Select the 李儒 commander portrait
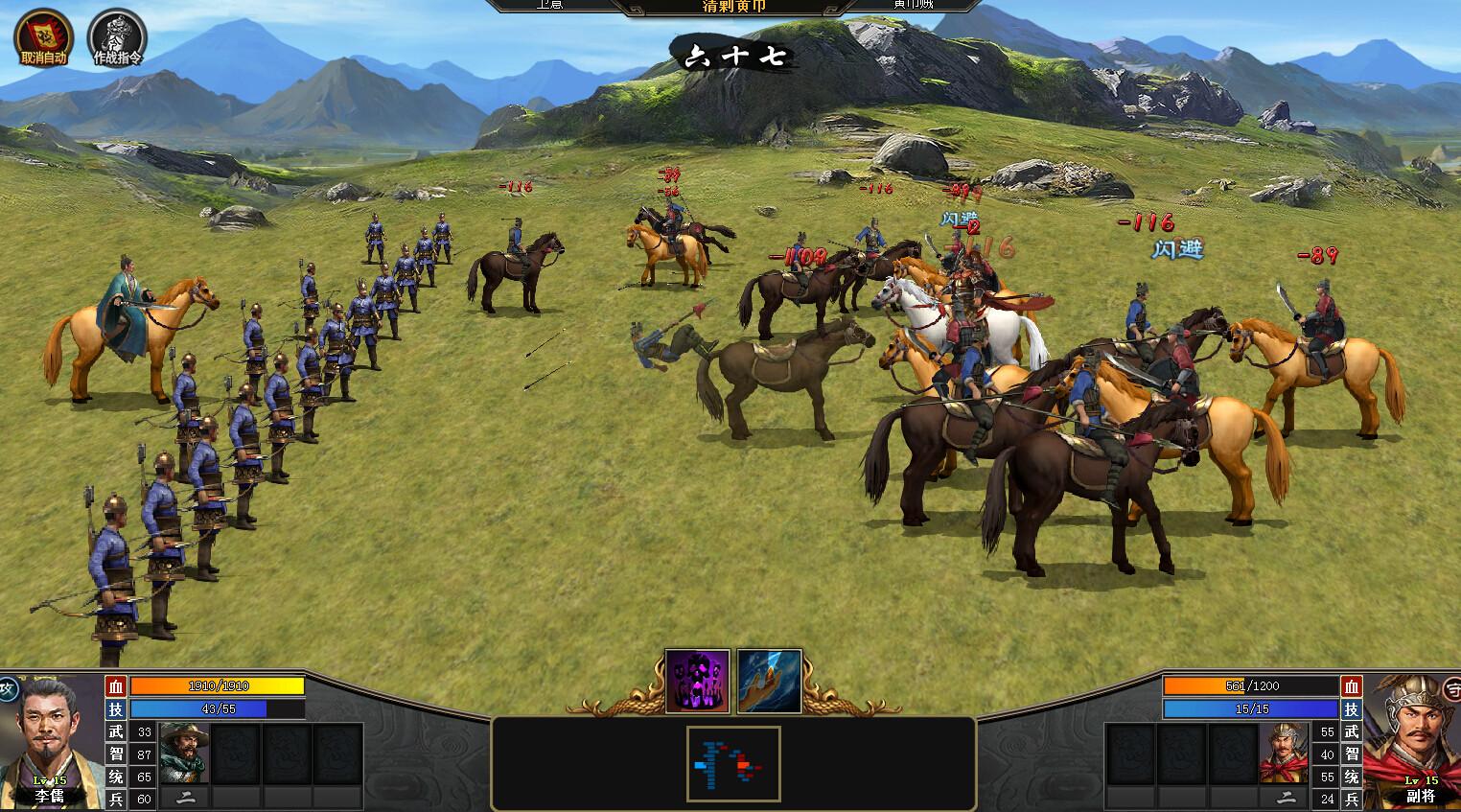The width and height of the screenshot is (1461, 812). (x=50, y=740)
